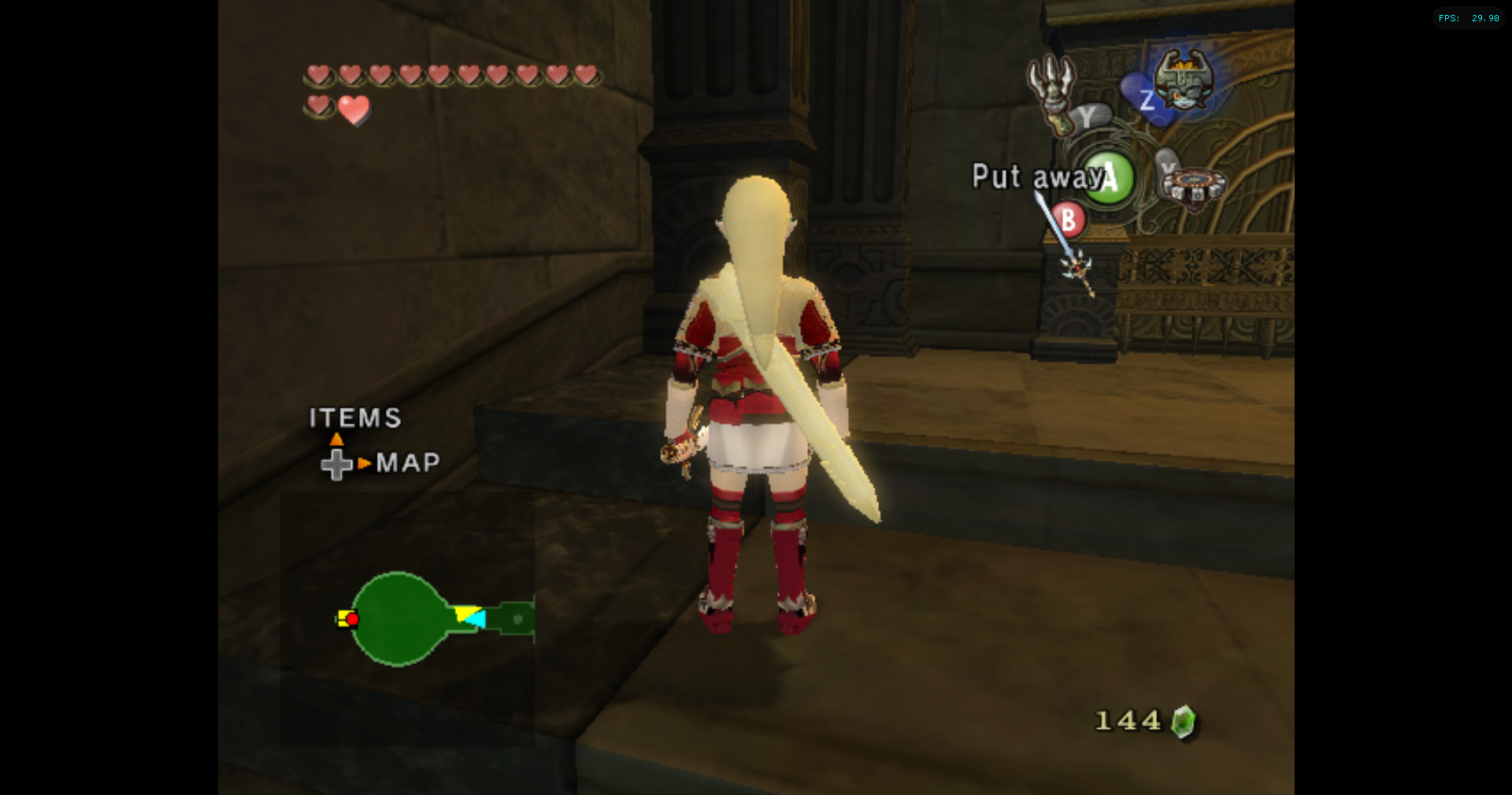Click the D-pad icon between ITEMS and MAP
The image size is (1512, 795).
point(338,463)
